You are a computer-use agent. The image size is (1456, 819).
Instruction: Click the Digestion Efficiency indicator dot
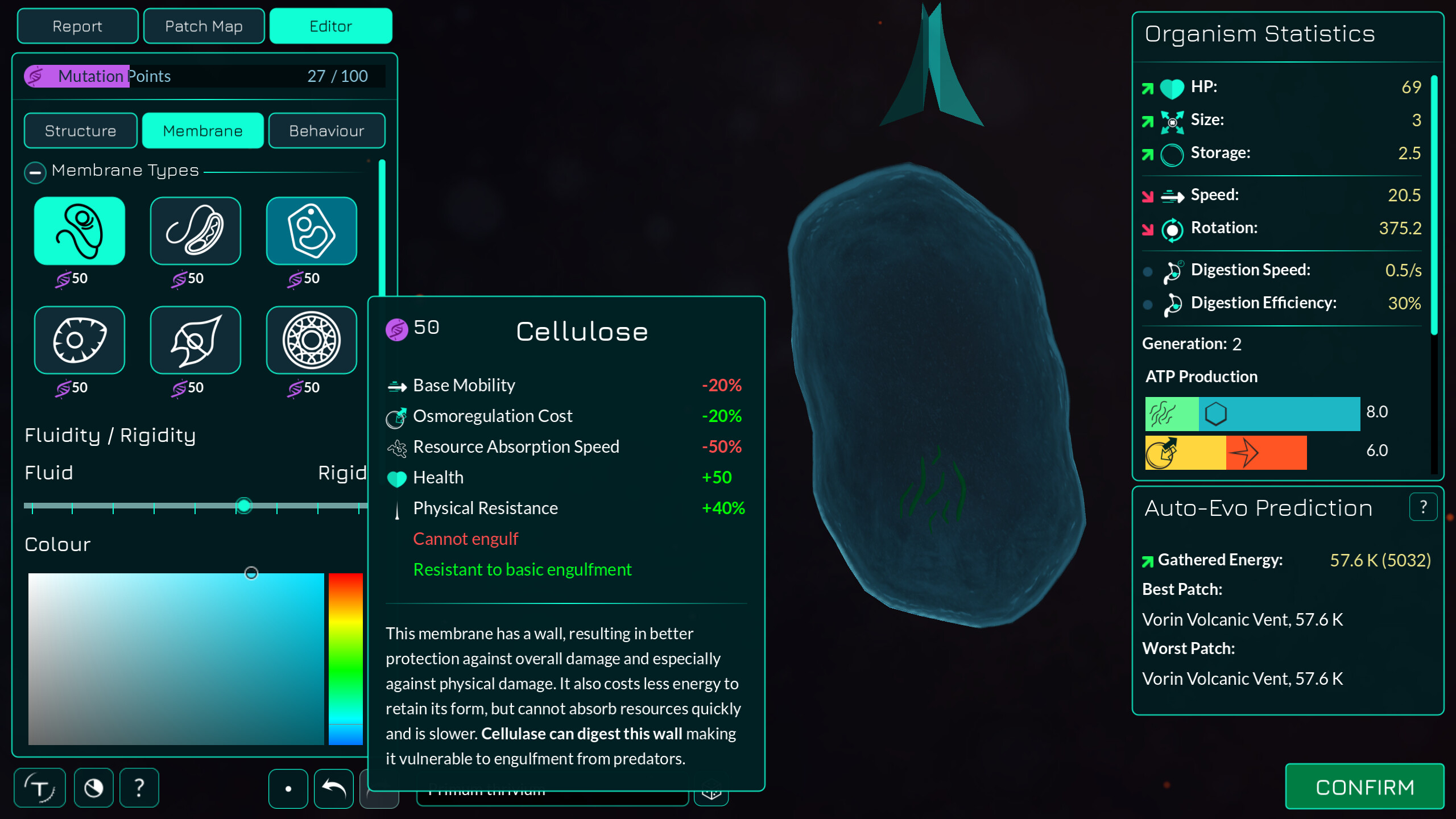pyautogui.click(x=1147, y=305)
